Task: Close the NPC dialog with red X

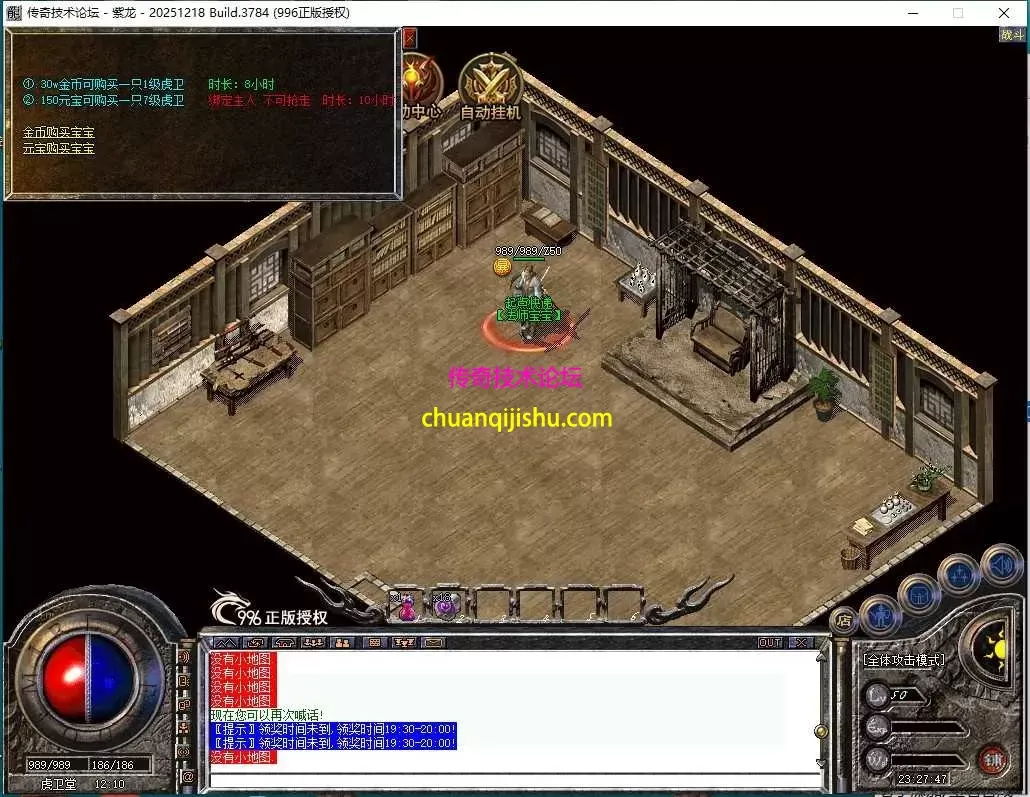Action: pyautogui.click(x=409, y=38)
